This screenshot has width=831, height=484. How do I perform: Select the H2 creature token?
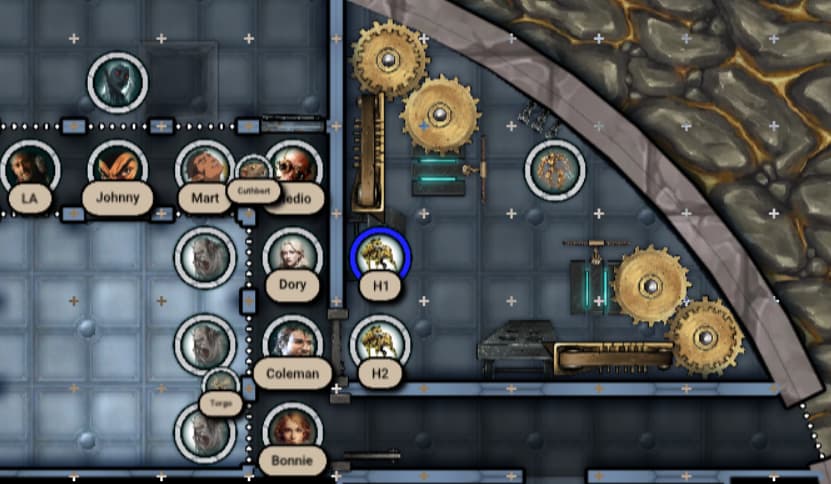380,343
